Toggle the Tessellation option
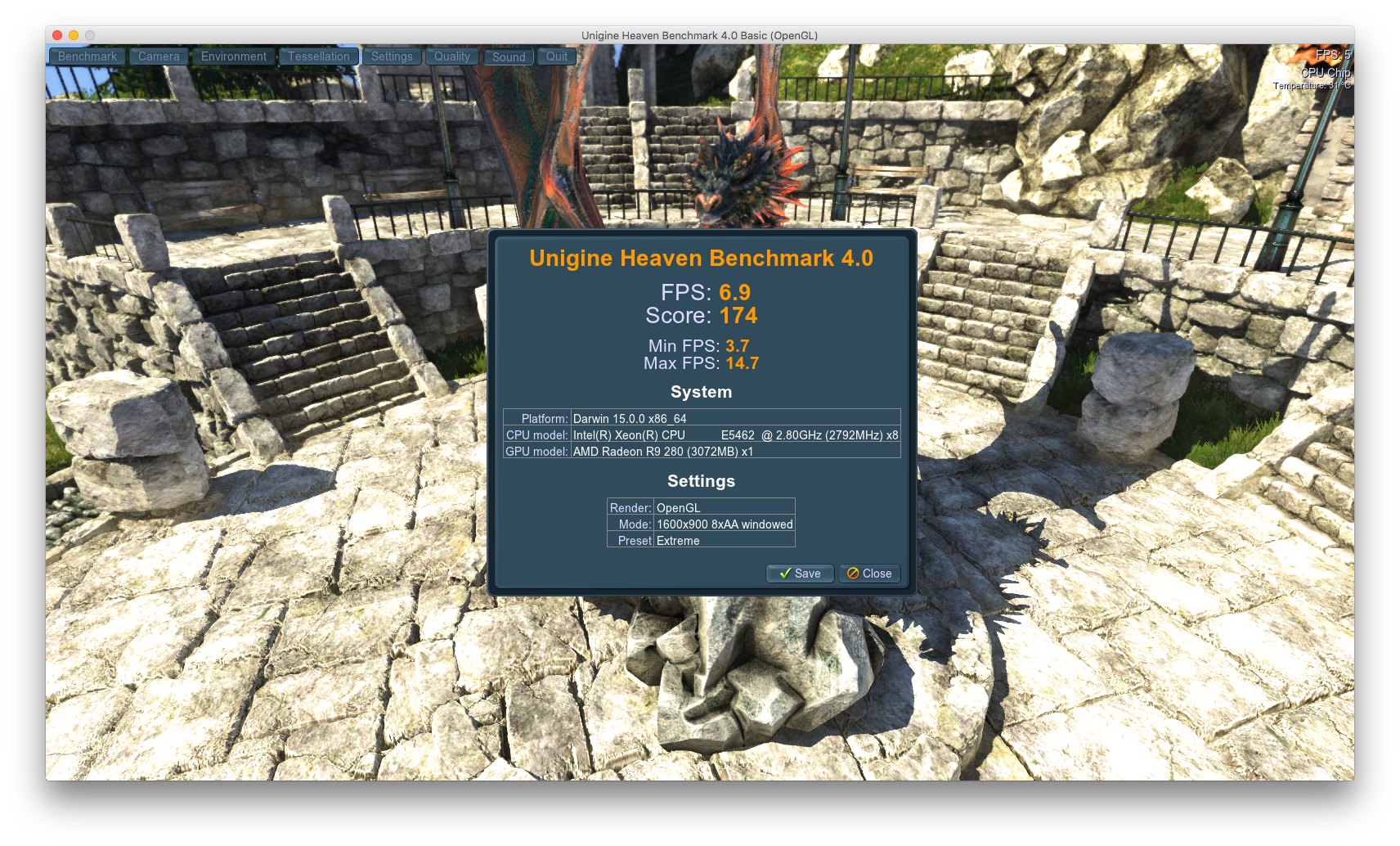This screenshot has height=846, width=1400. coord(319,56)
